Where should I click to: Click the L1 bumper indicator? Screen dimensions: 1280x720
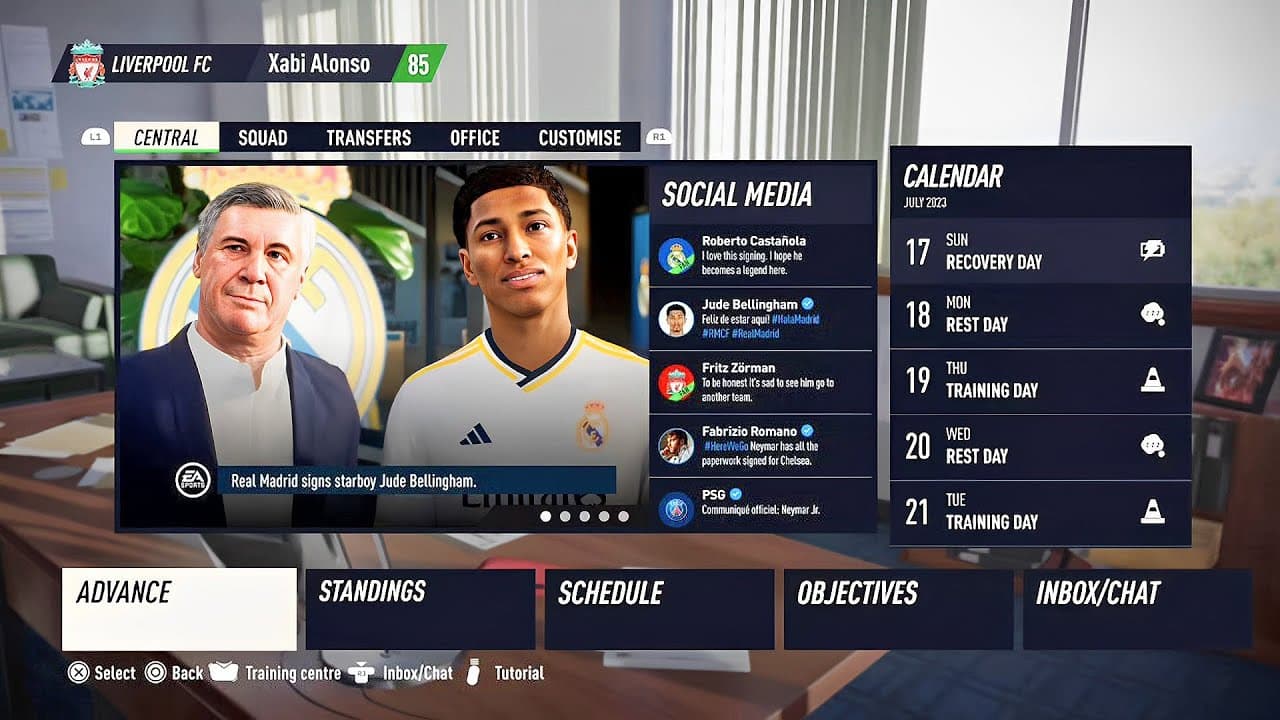[96, 137]
